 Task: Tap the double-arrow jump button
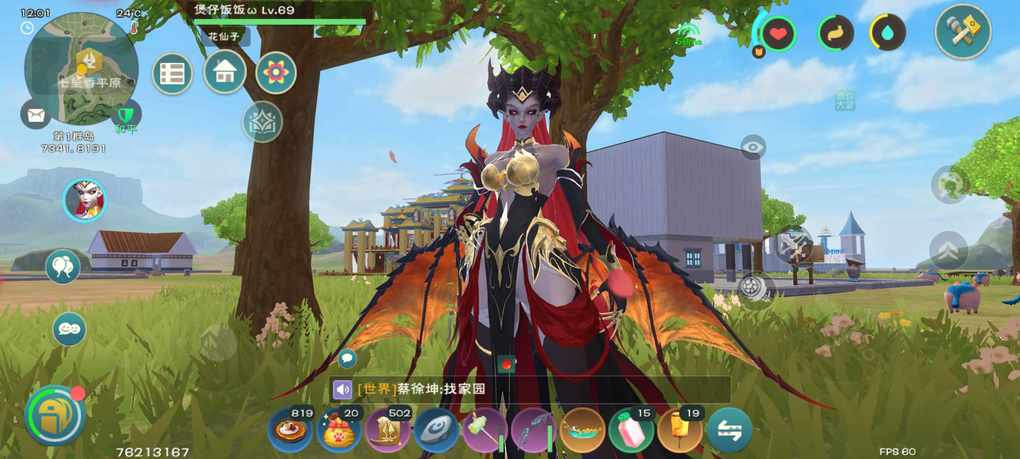click(x=948, y=250)
